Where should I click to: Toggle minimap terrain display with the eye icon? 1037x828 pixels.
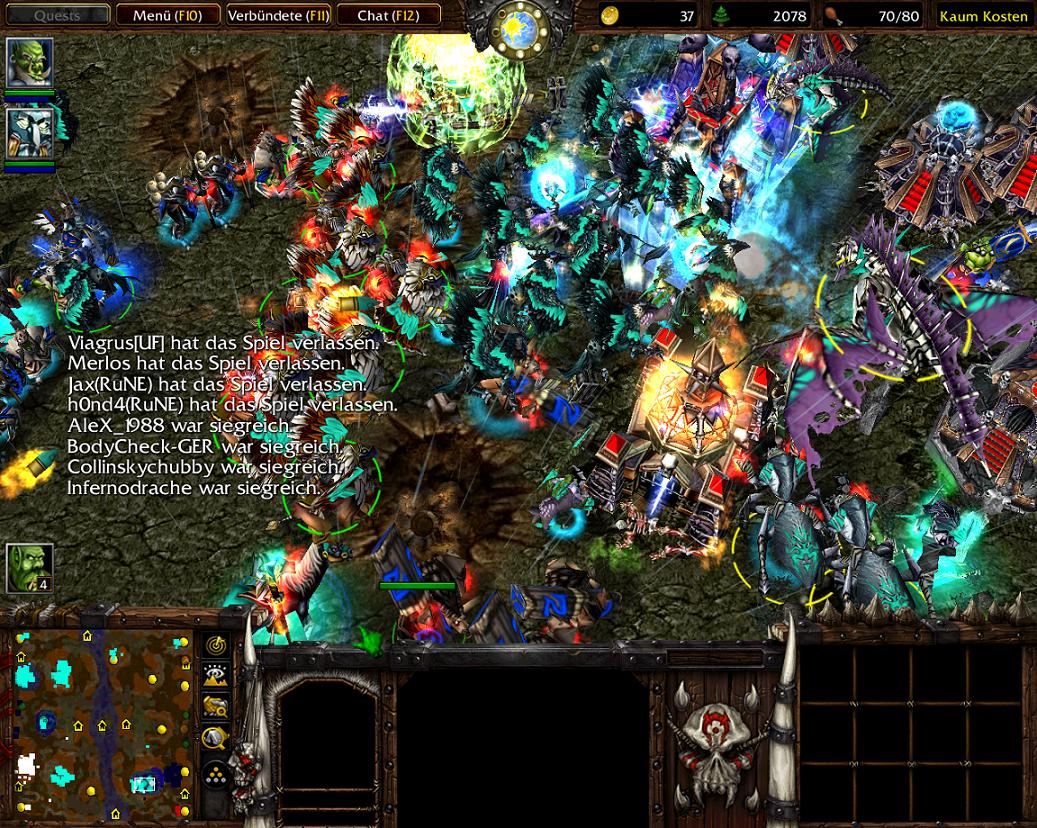point(216,677)
